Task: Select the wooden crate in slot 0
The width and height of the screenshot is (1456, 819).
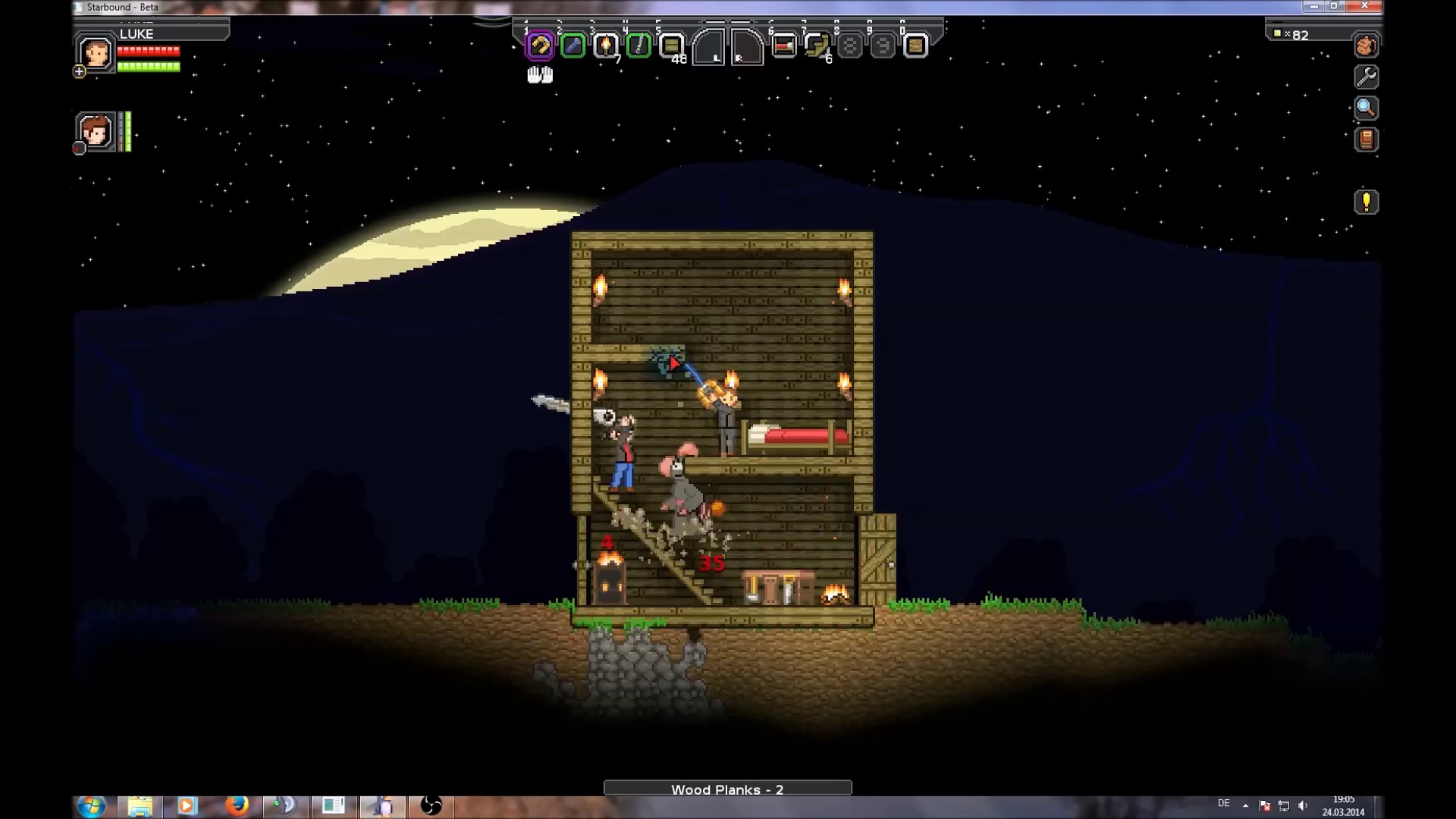Action: (x=915, y=46)
